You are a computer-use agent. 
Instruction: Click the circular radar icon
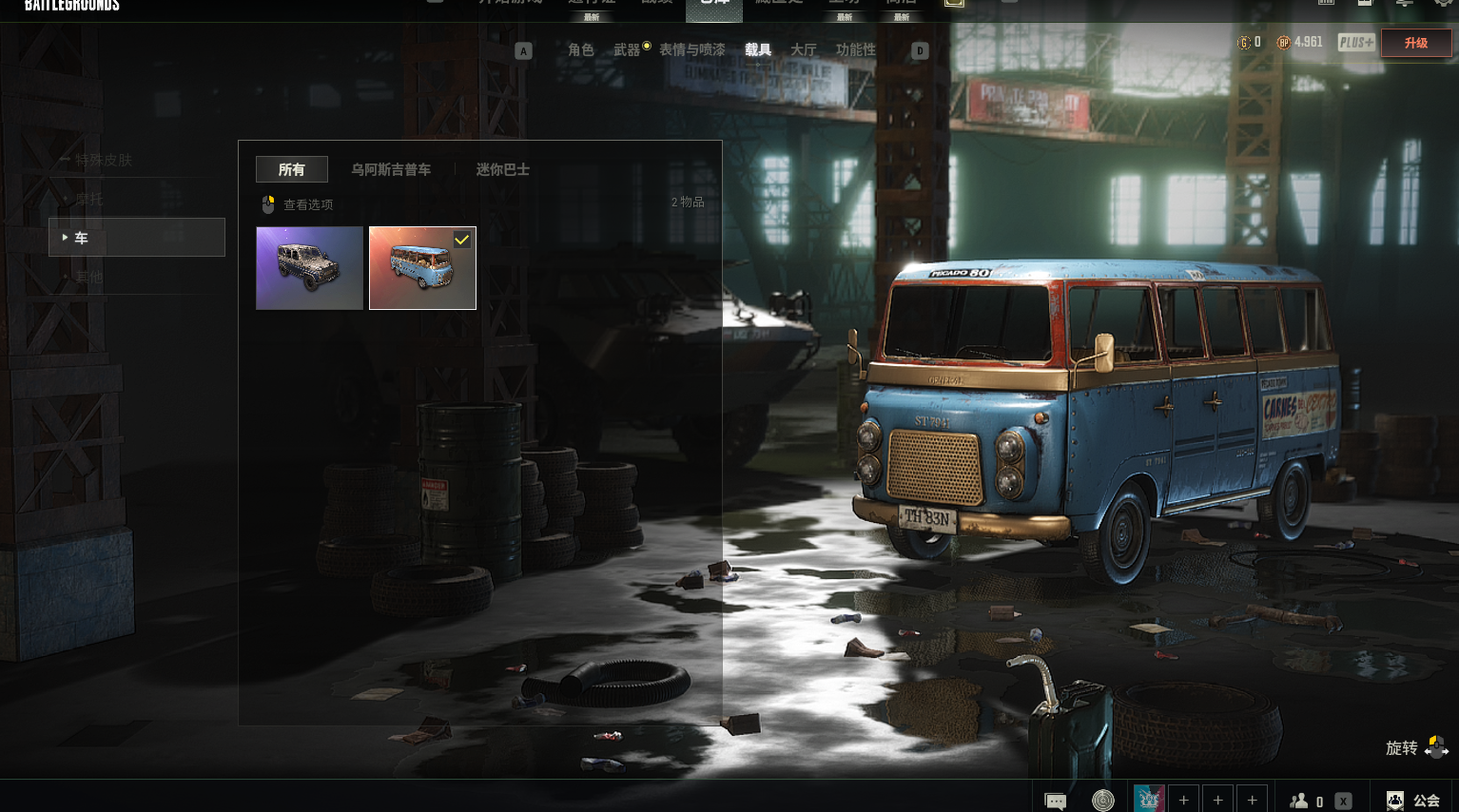(x=1102, y=801)
